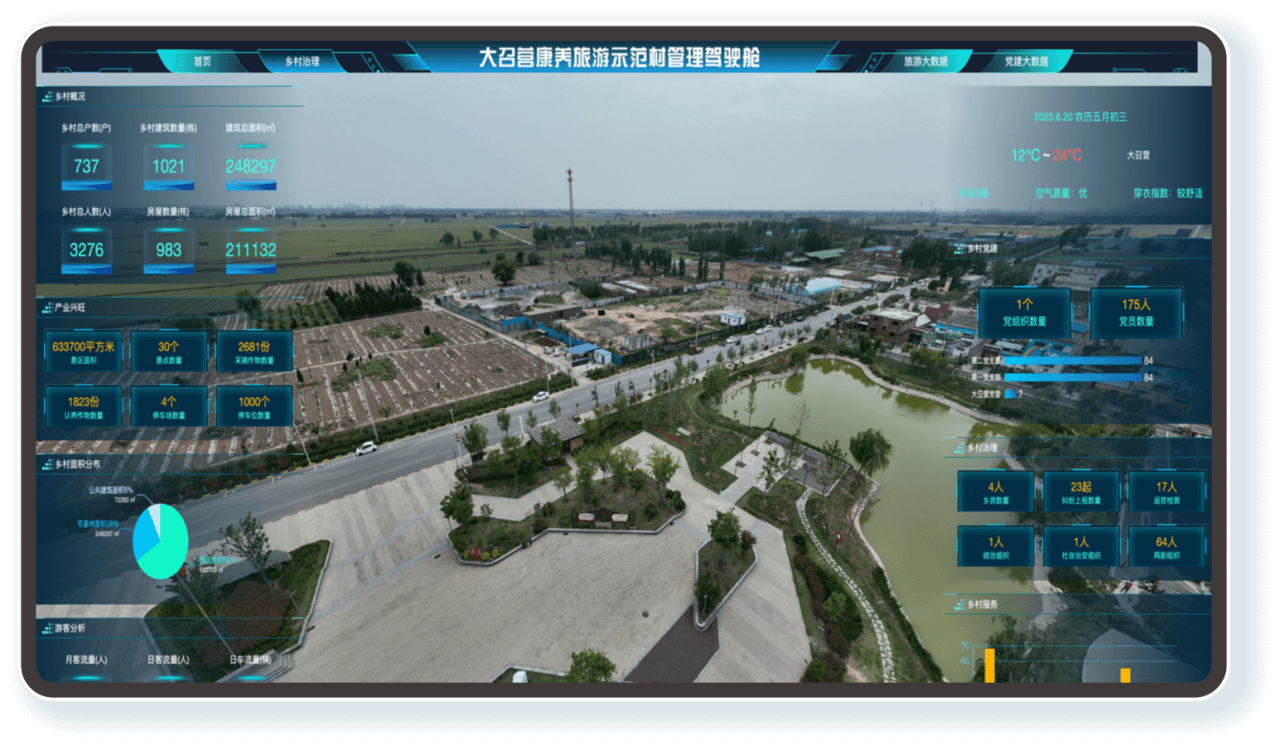Select the 旅游大数据 tab
Image resolution: width=1280 pixels, height=746 pixels.
[x=925, y=61]
